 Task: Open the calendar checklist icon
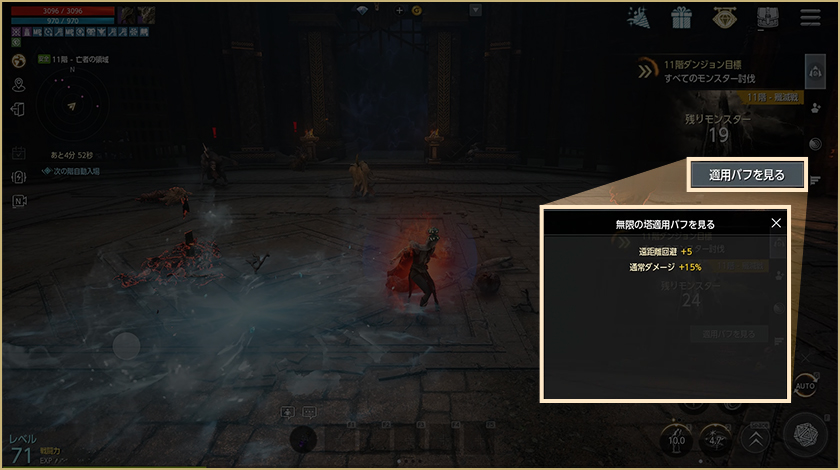(x=19, y=153)
